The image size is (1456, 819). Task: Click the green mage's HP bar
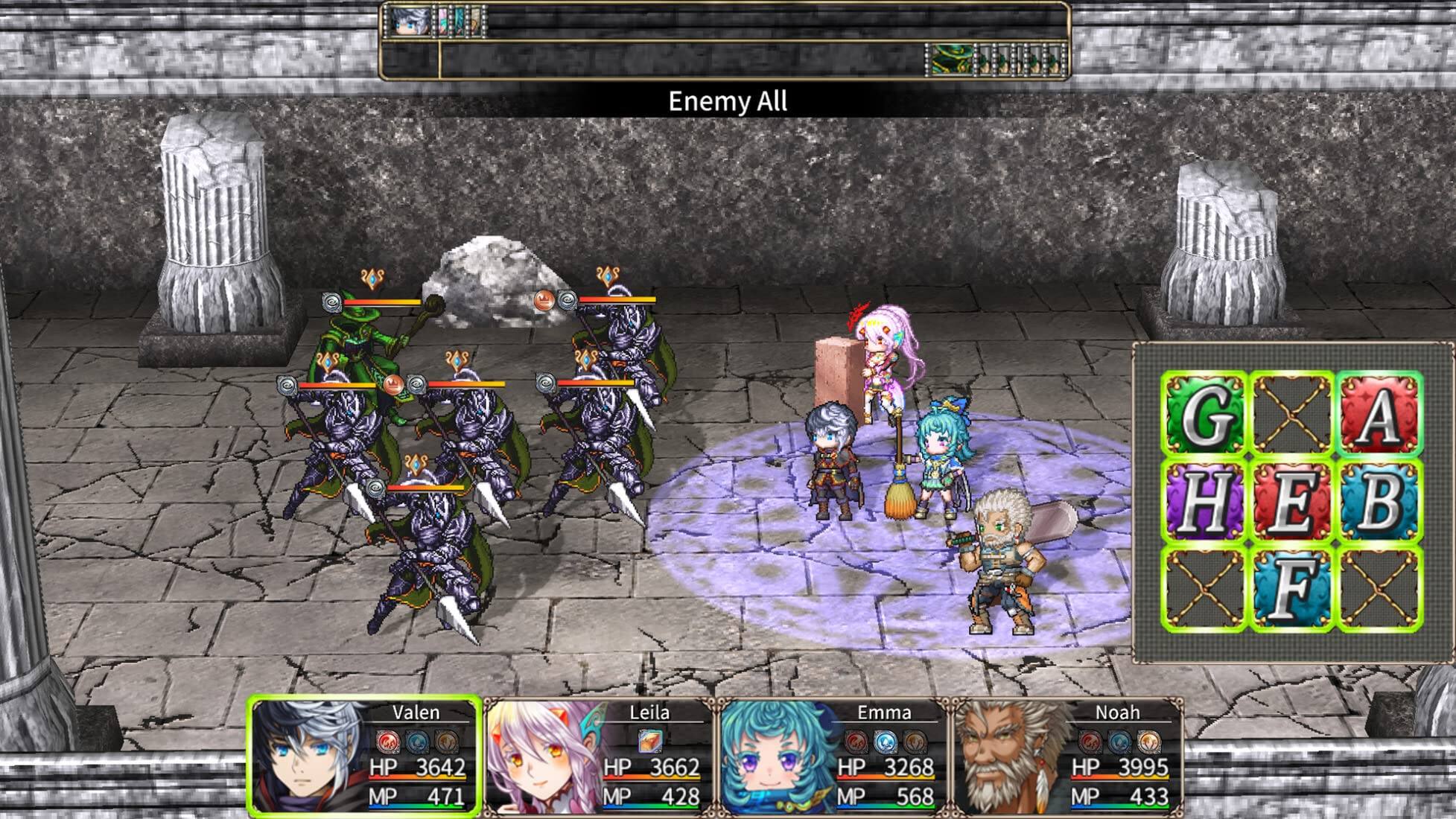(x=381, y=302)
